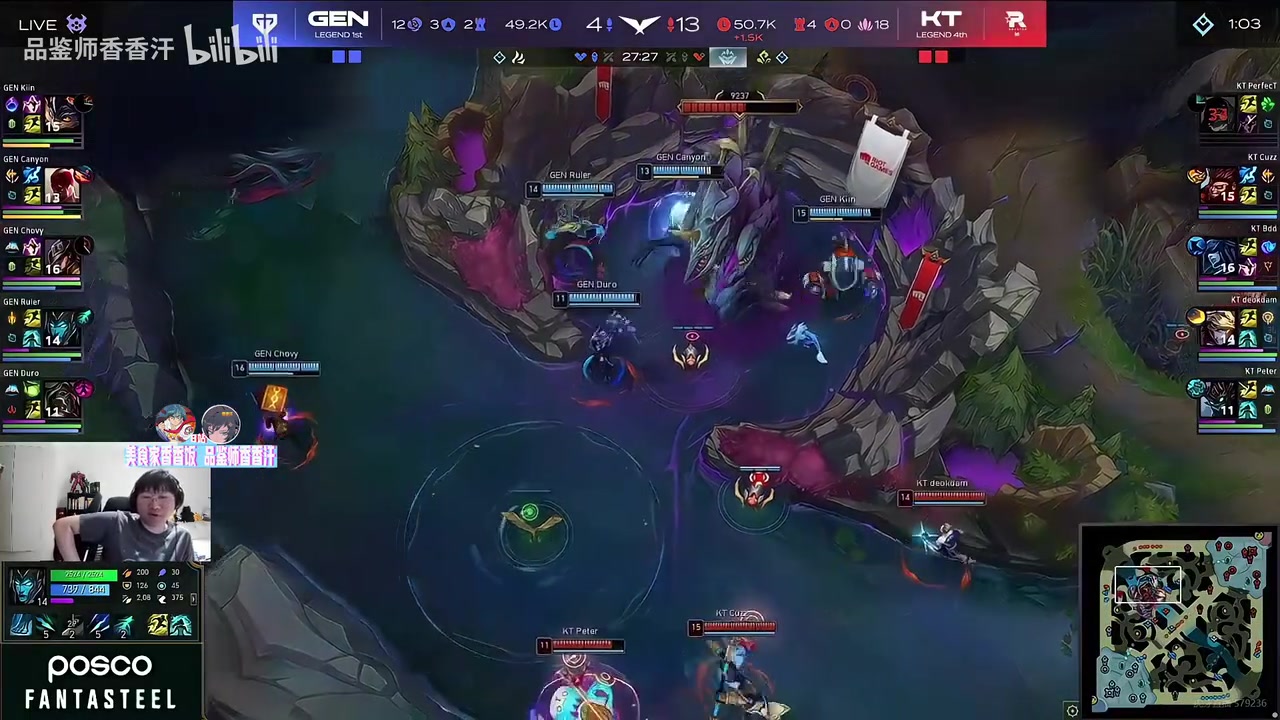Click the first ability icon right of the passive
This screenshot has width=1280, height=720.
[45, 627]
